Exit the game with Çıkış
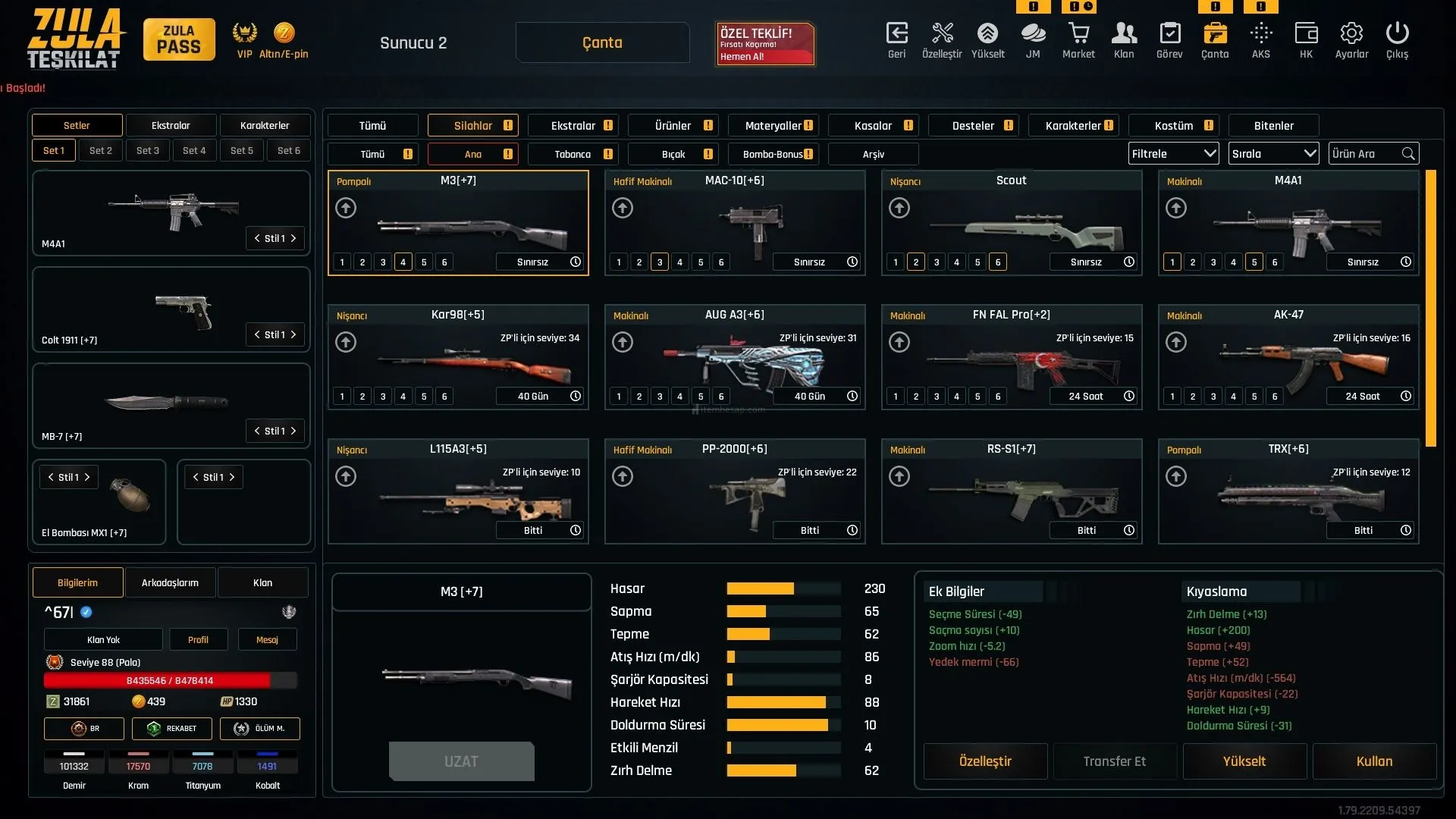Screen dimensions: 1456x819 coord(1397,40)
